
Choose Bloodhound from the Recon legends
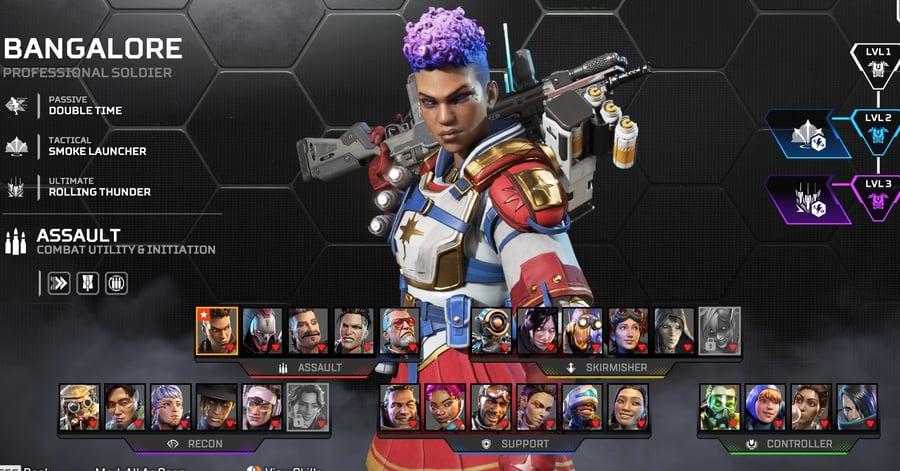pyautogui.click(x=80, y=407)
